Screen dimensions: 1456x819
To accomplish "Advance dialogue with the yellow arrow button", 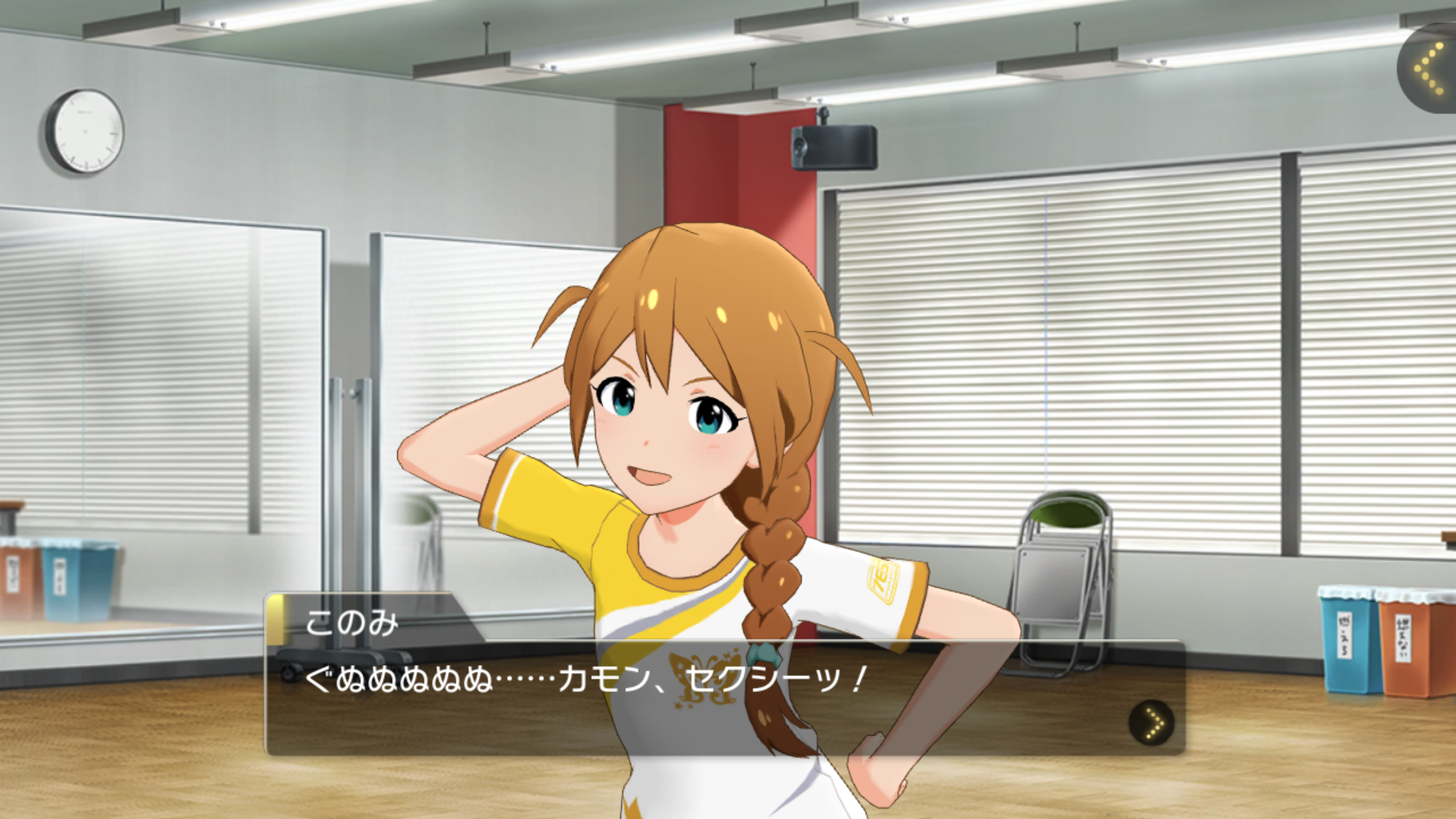I will [x=1151, y=723].
